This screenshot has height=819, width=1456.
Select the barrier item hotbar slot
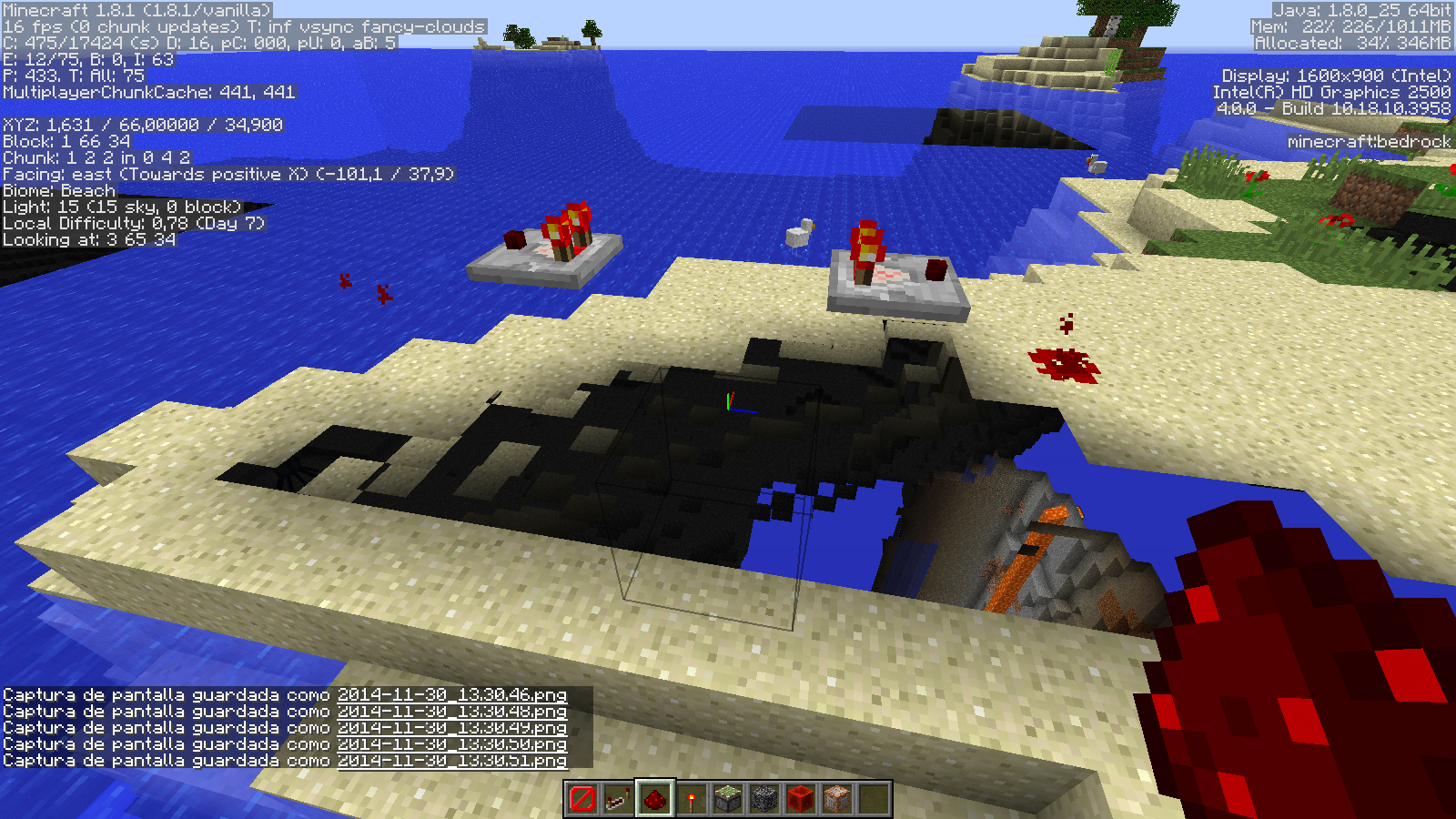[x=582, y=799]
